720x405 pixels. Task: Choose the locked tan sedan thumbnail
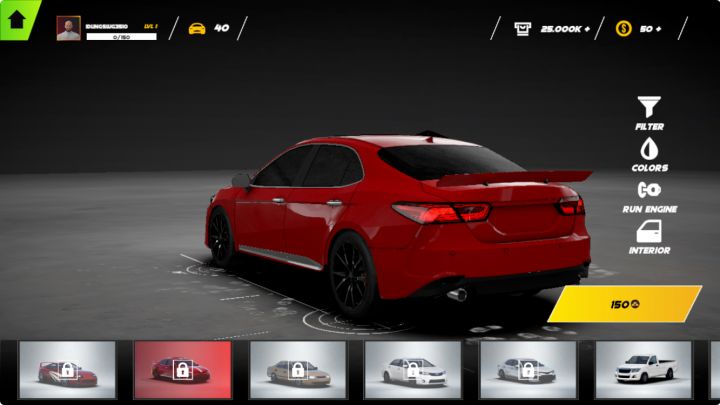point(297,370)
